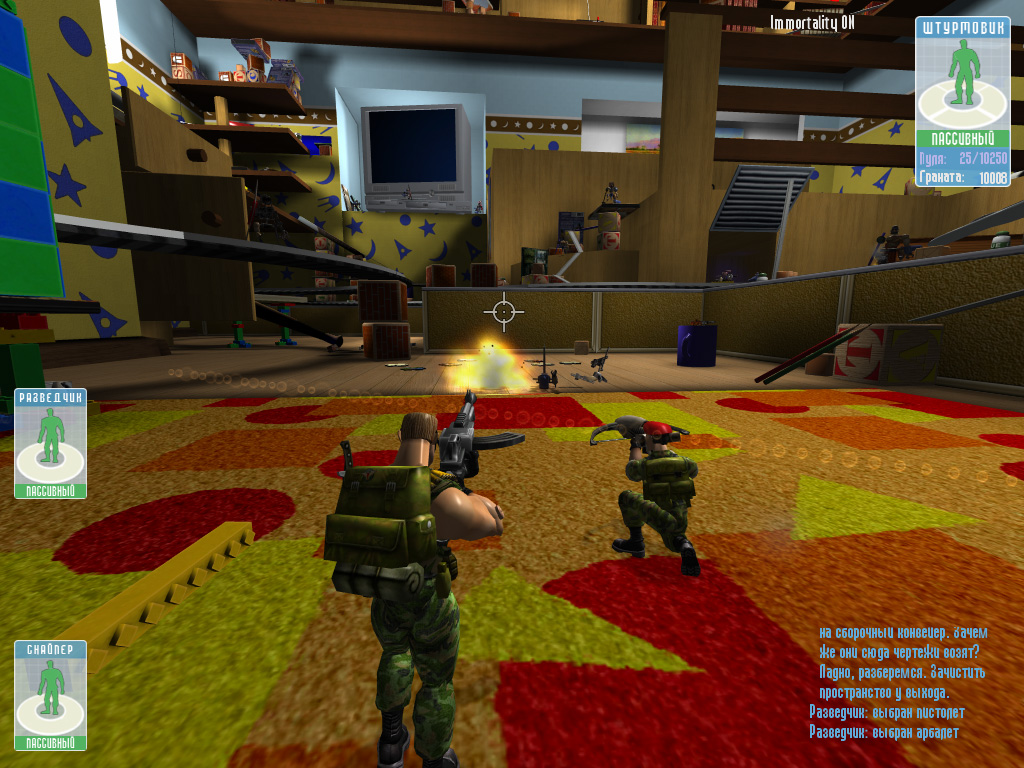Choose the Снайпер squad member card
The height and width of the screenshot is (768, 1024).
click(x=50, y=695)
